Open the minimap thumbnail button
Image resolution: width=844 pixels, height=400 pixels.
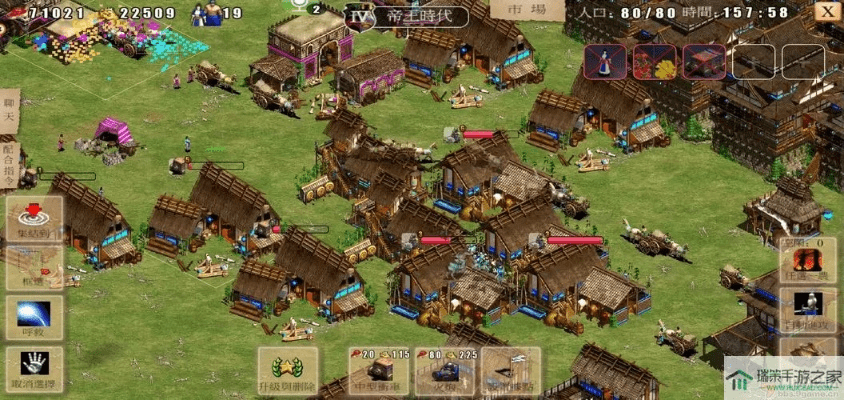35,268
